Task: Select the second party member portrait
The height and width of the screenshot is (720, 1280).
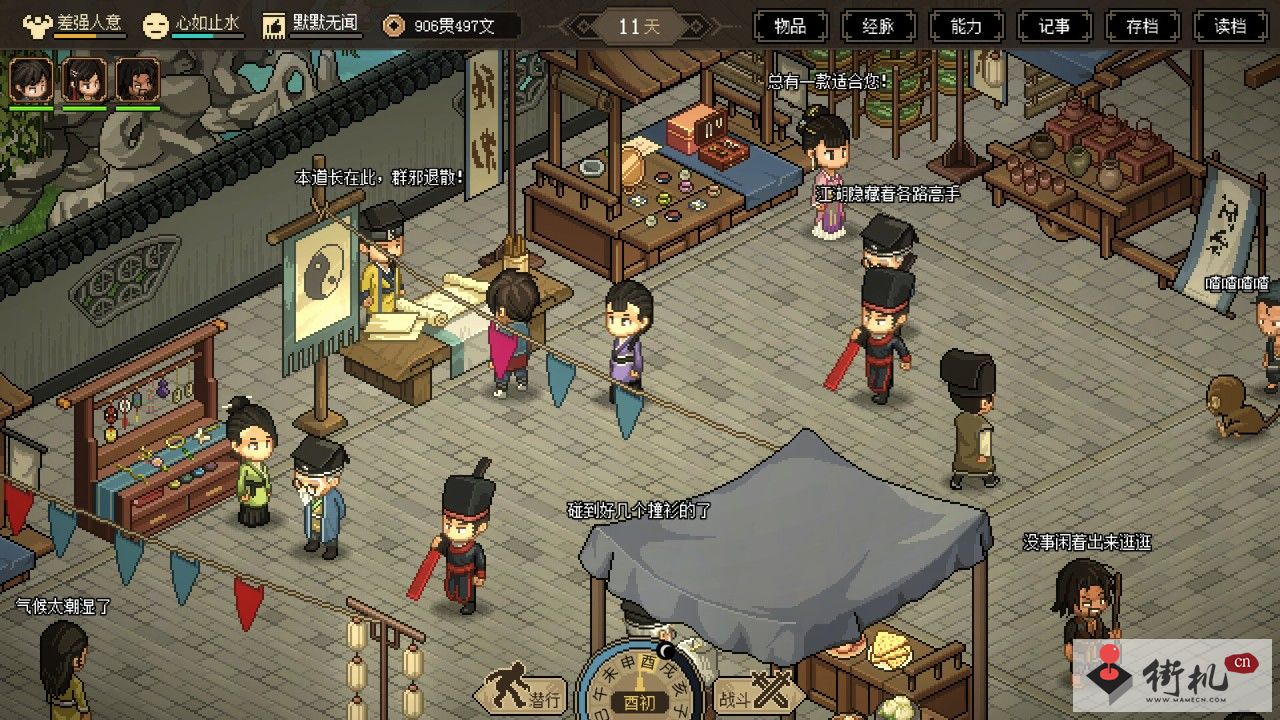Action: click(x=84, y=79)
